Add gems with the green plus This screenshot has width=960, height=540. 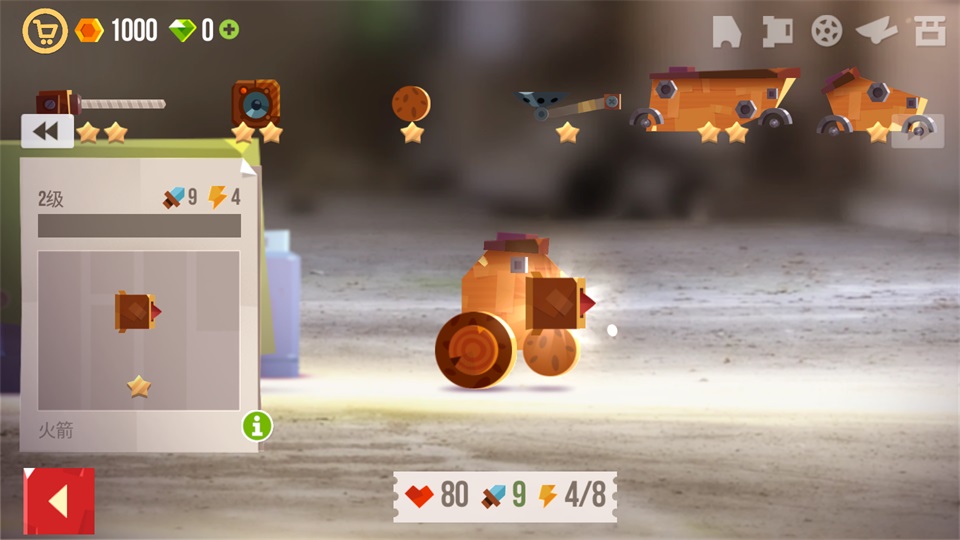pyautogui.click(x=230, y=30)
